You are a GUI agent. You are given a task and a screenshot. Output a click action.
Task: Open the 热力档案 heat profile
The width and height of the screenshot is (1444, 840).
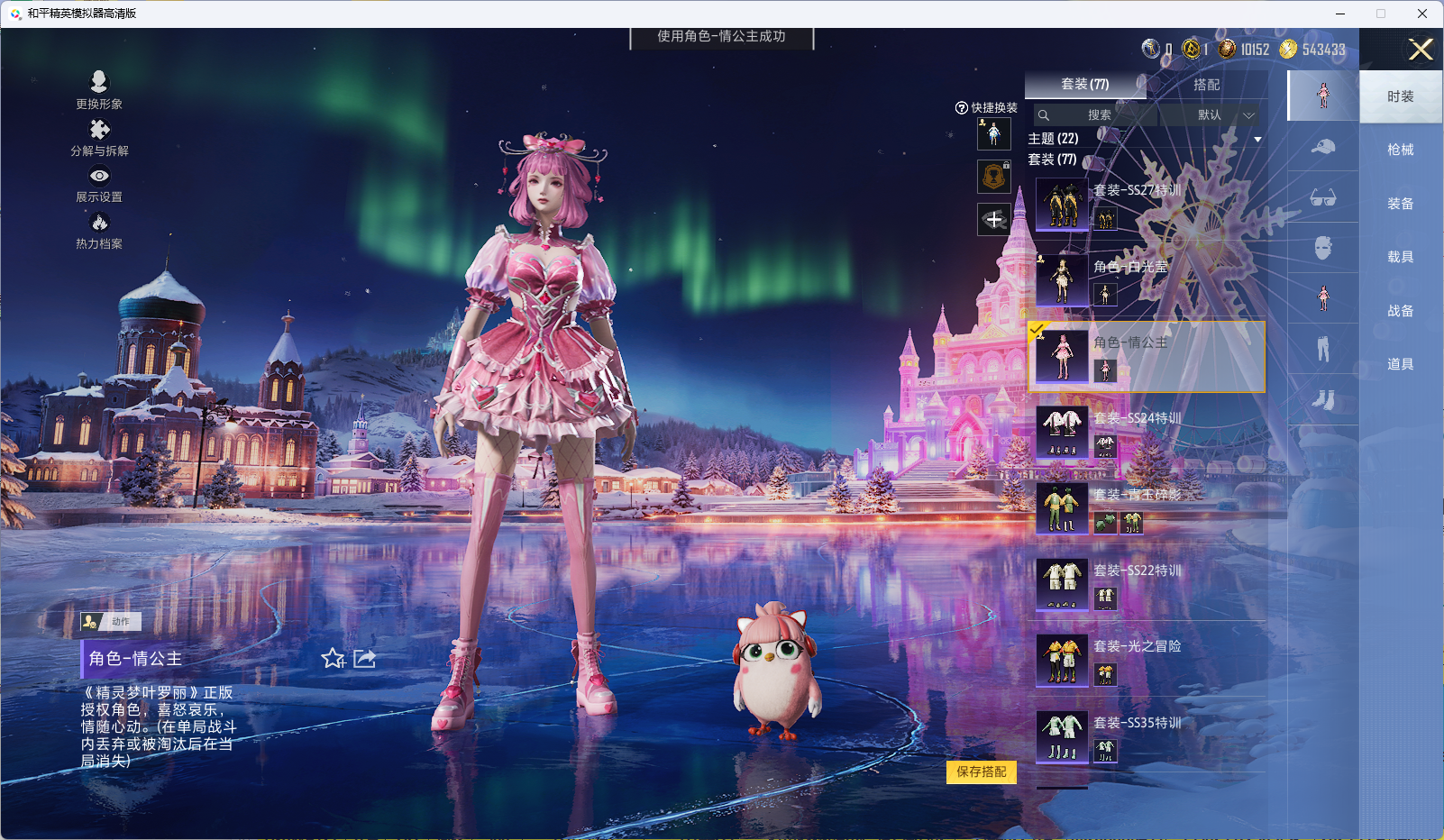99,230
